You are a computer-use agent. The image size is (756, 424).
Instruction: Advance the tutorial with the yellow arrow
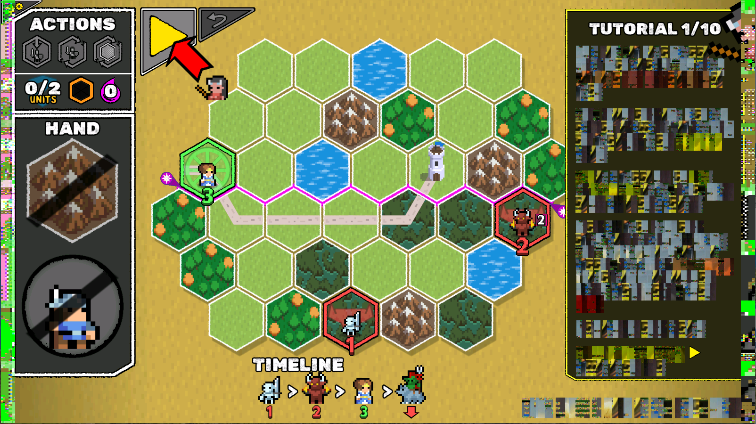693,353
